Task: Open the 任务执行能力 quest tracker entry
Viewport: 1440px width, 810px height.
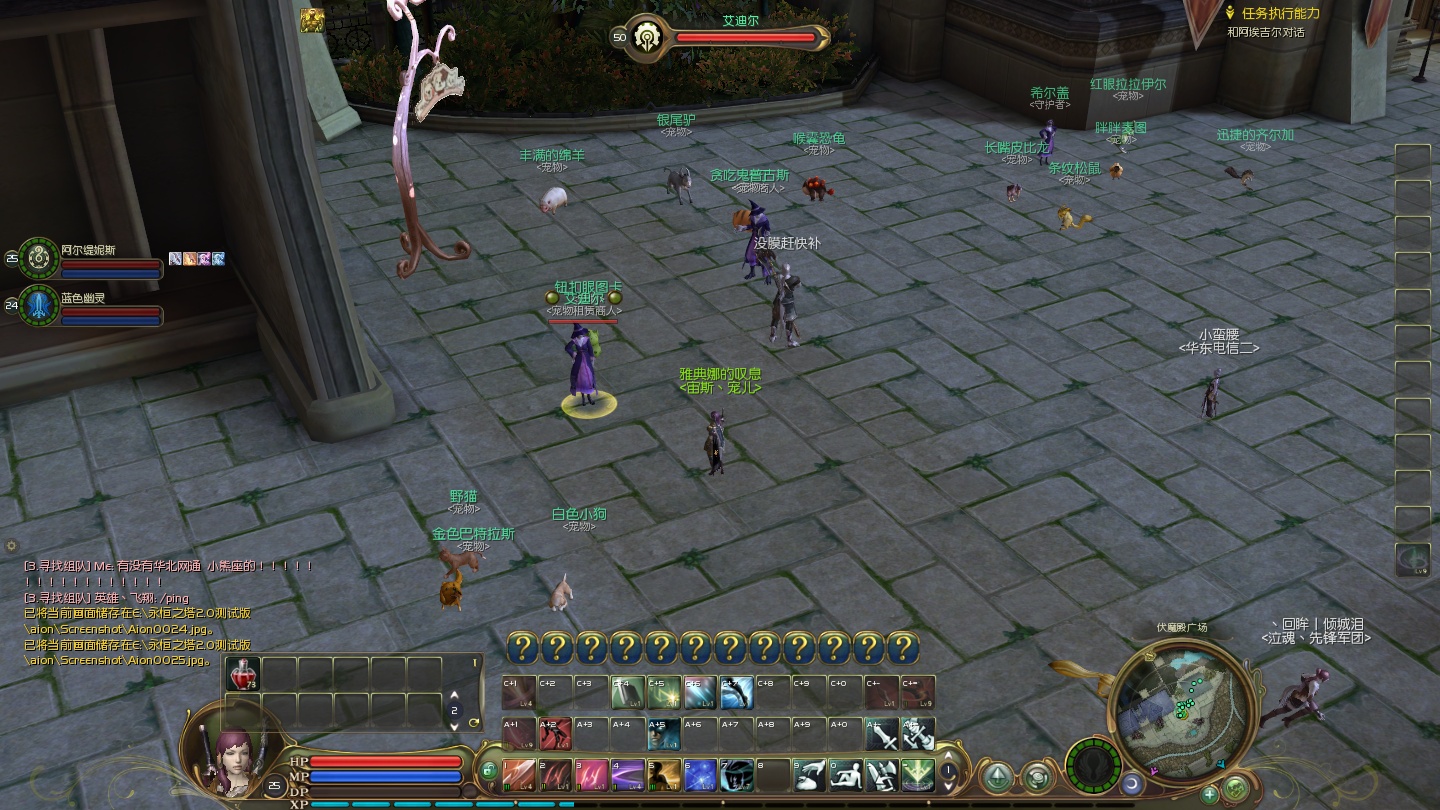Action: click(x=1280, y=14)
